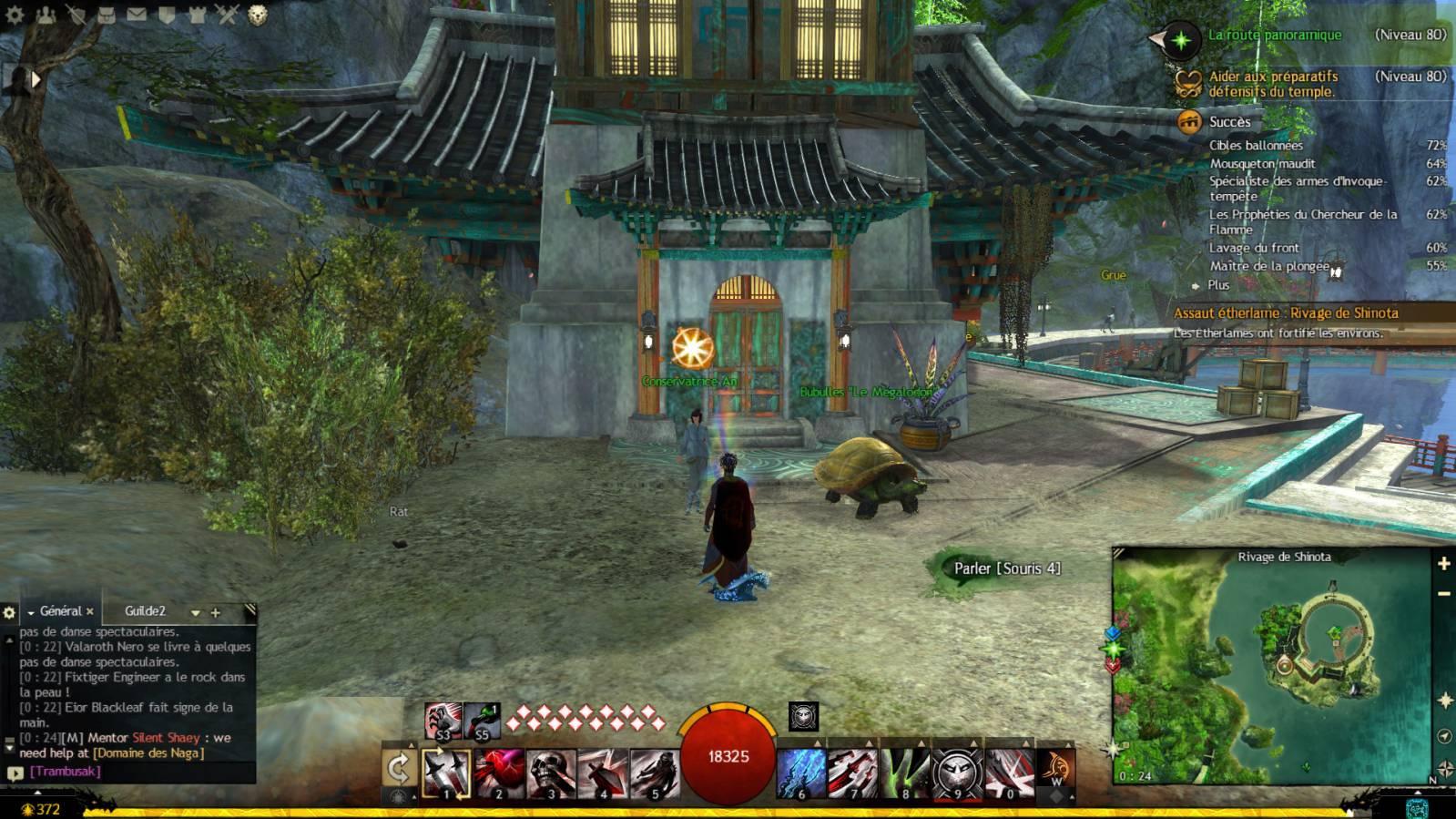Use the skull skill in slot 3
Screen dimensions: 1456x819
[550, 773]
